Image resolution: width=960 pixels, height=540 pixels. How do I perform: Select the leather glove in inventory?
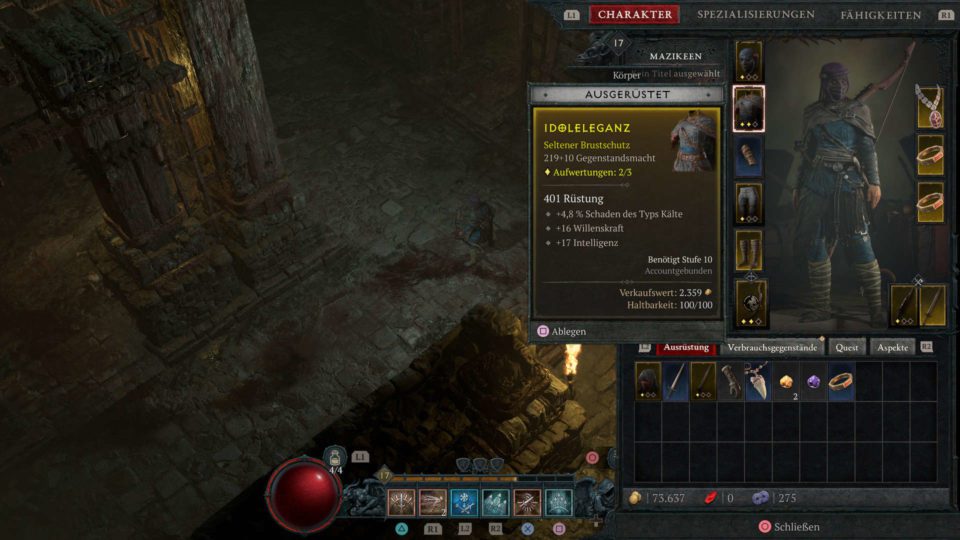[x=731, y=381]
